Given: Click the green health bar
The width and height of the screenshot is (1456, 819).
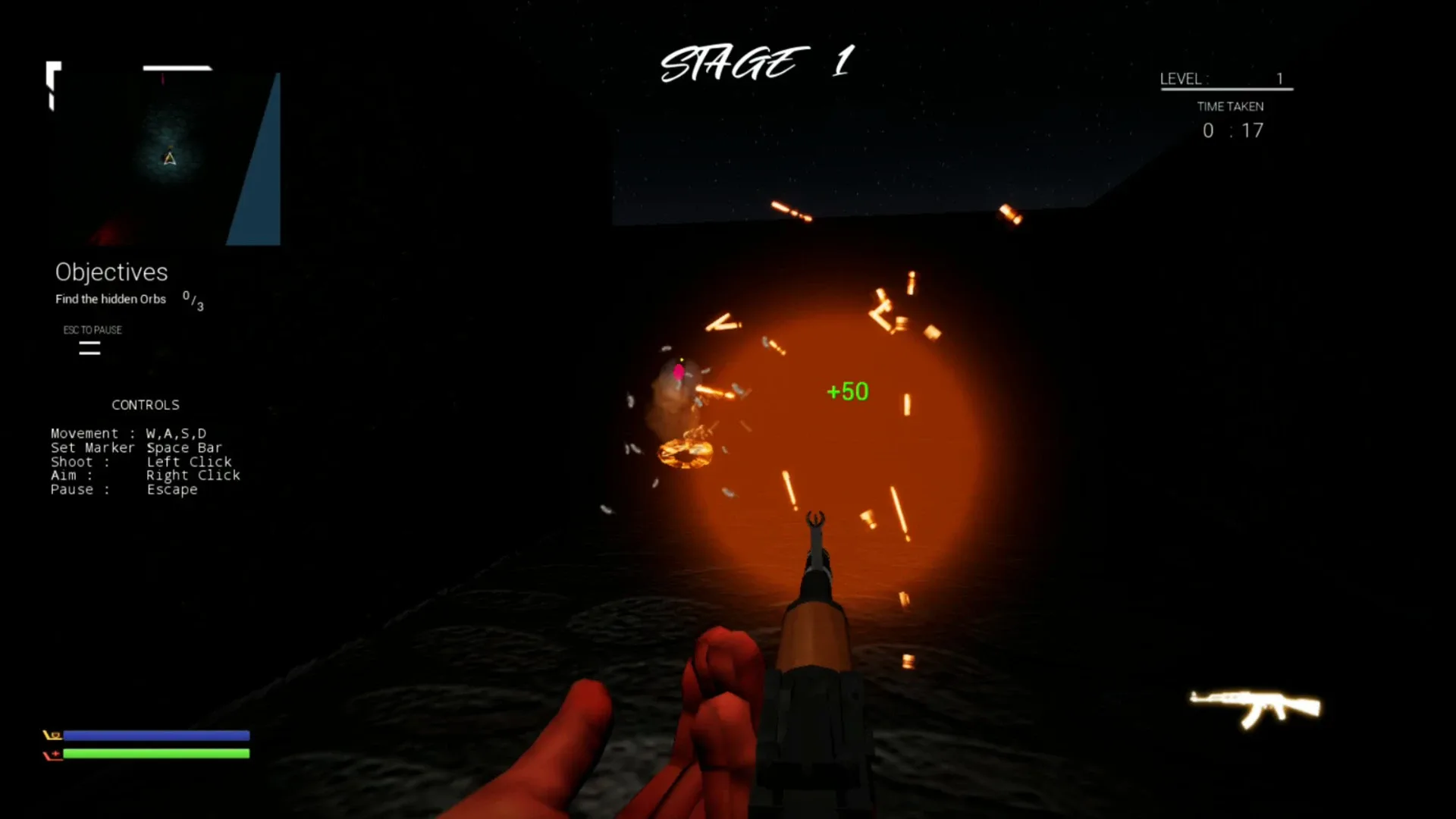Looking at the screenshot, I should [158, 754].
